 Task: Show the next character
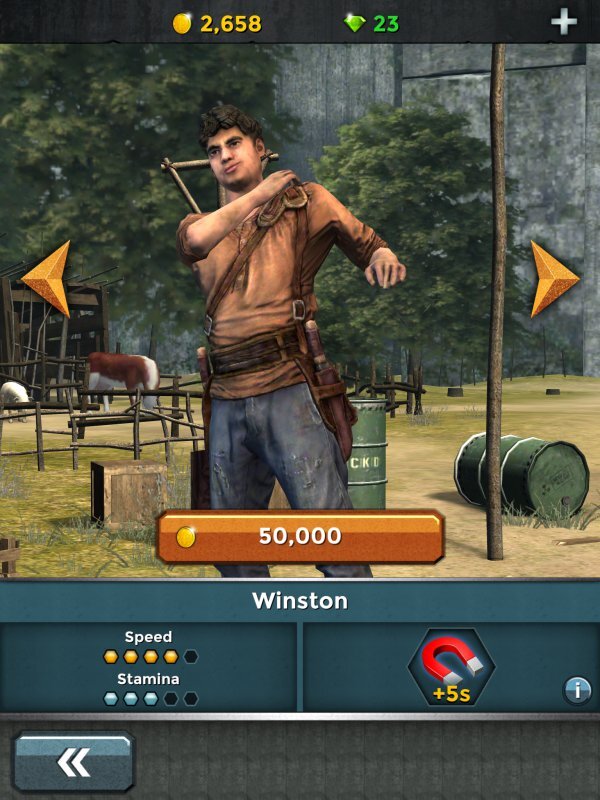pos(554,278)
